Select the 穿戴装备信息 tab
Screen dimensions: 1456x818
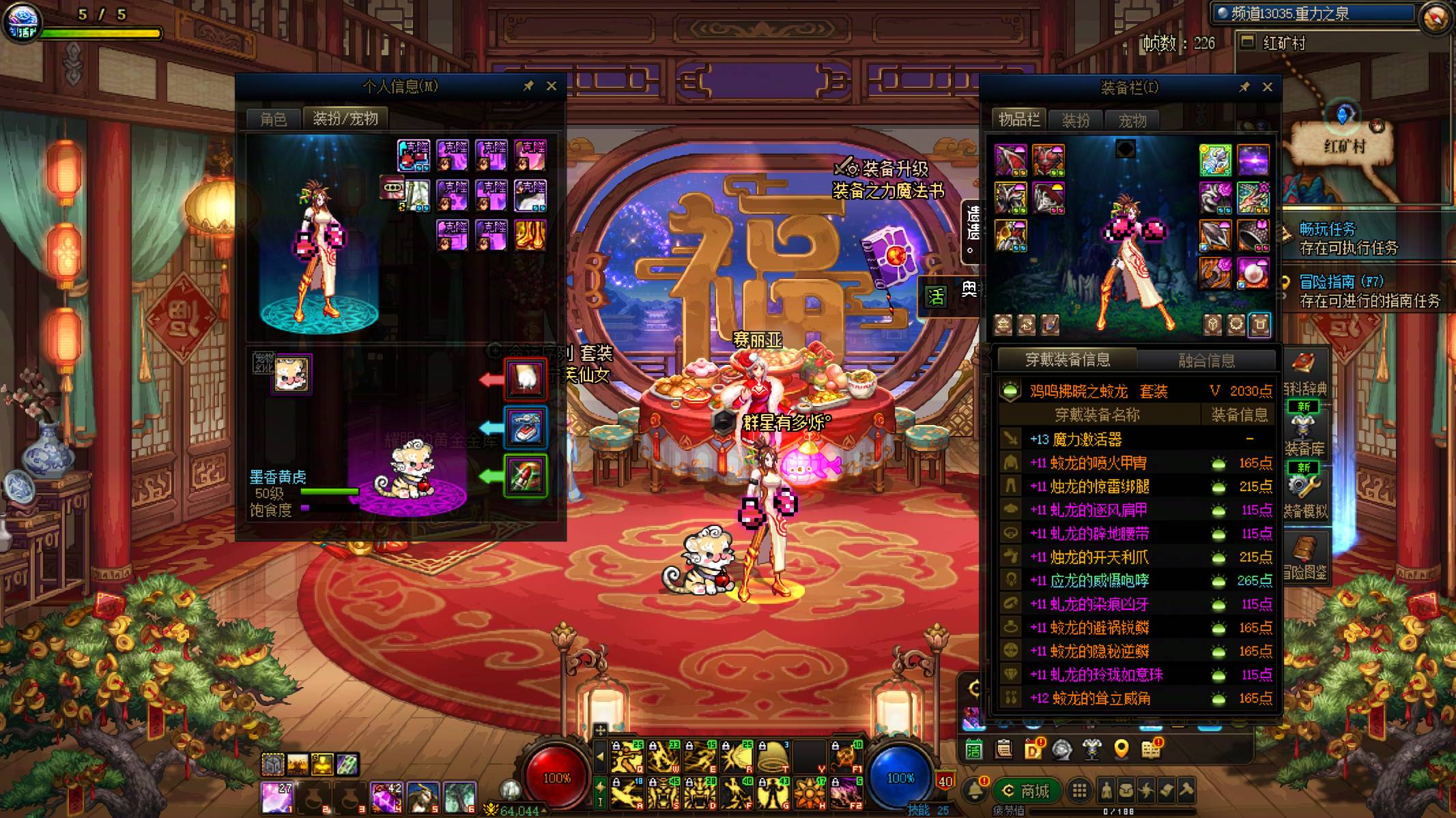pos(1068,360)
